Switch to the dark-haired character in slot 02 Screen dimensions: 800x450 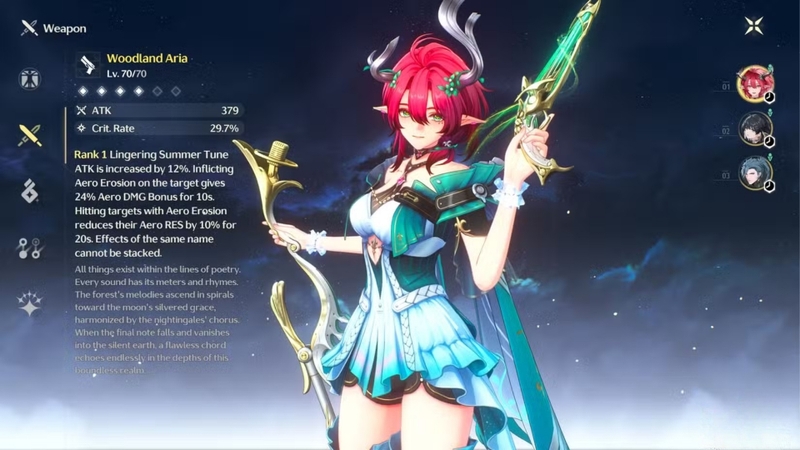tap(755, 129)
